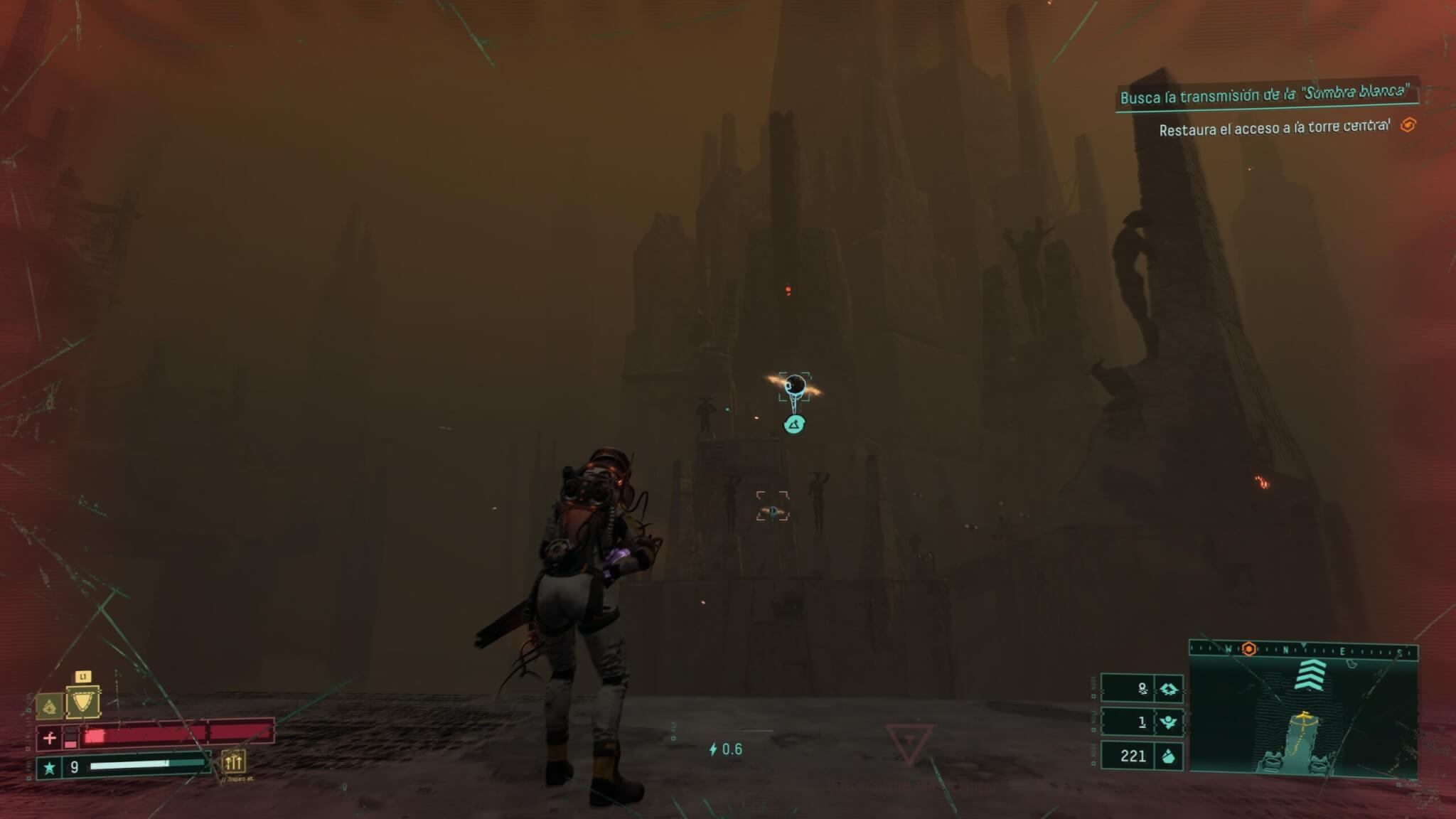Click the "Restaura el acceso a la torre central" objective
Viewport: 1456px width, 819px height.
1274,129
